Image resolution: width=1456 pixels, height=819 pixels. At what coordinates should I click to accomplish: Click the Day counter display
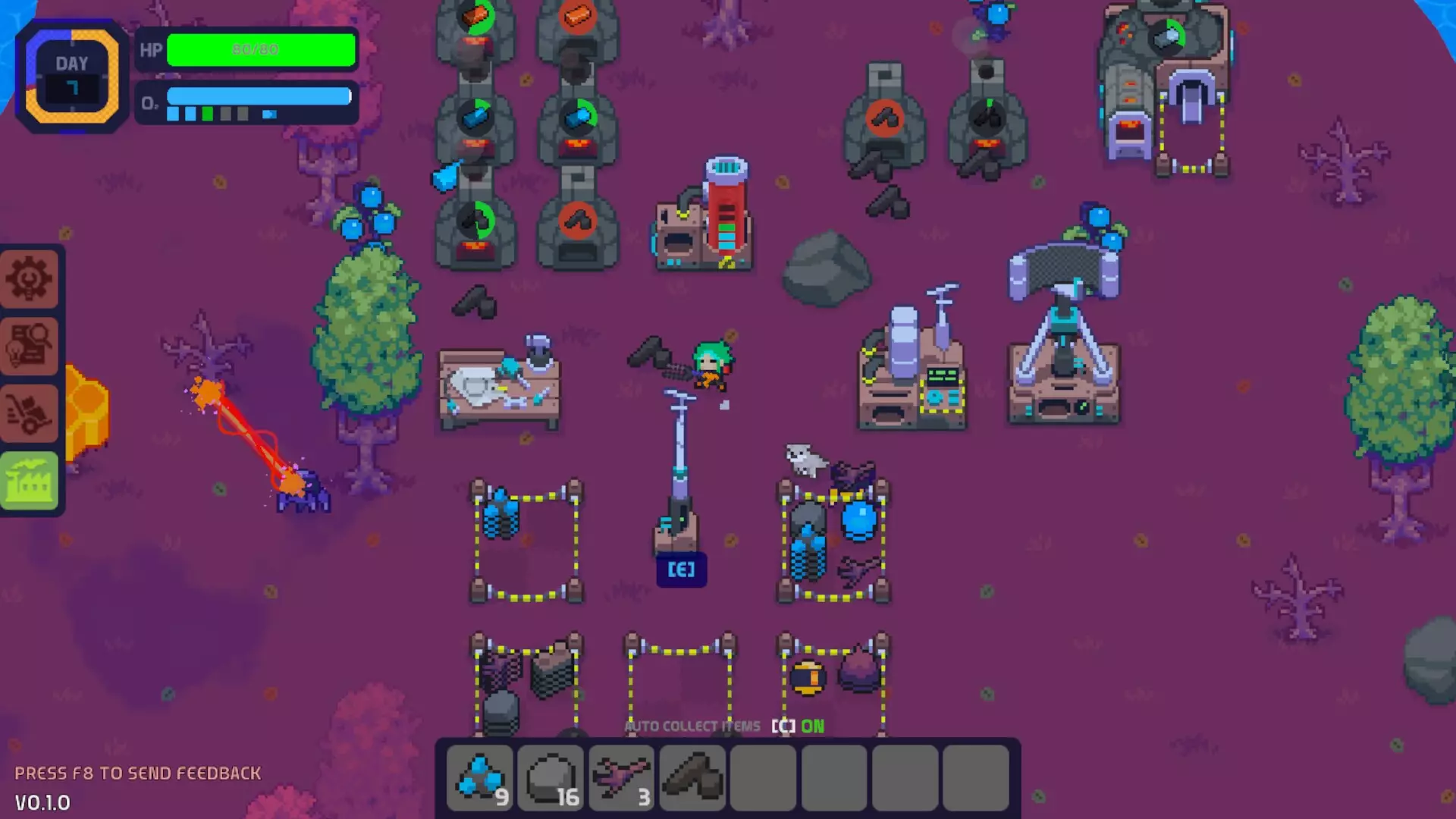click(71, 76)
